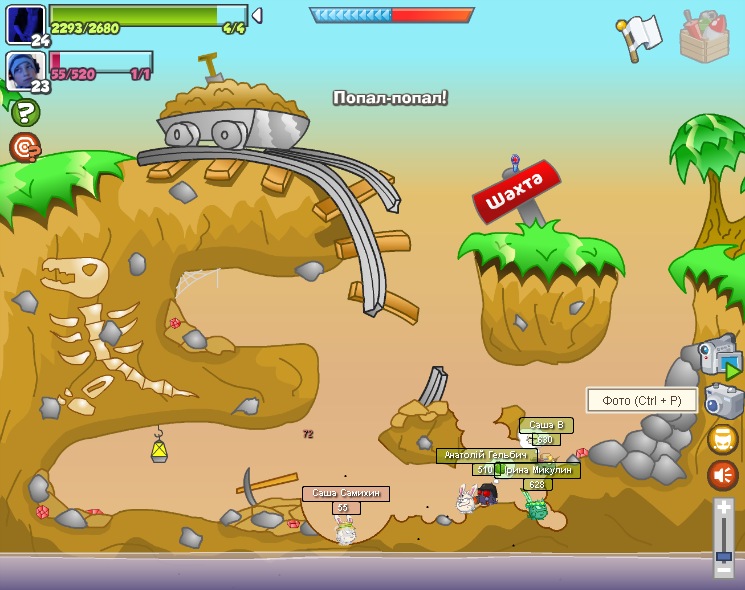This screenshot has height=590, width=745.
Task: Open the weapons crate
Action: [x=704, y=36]
